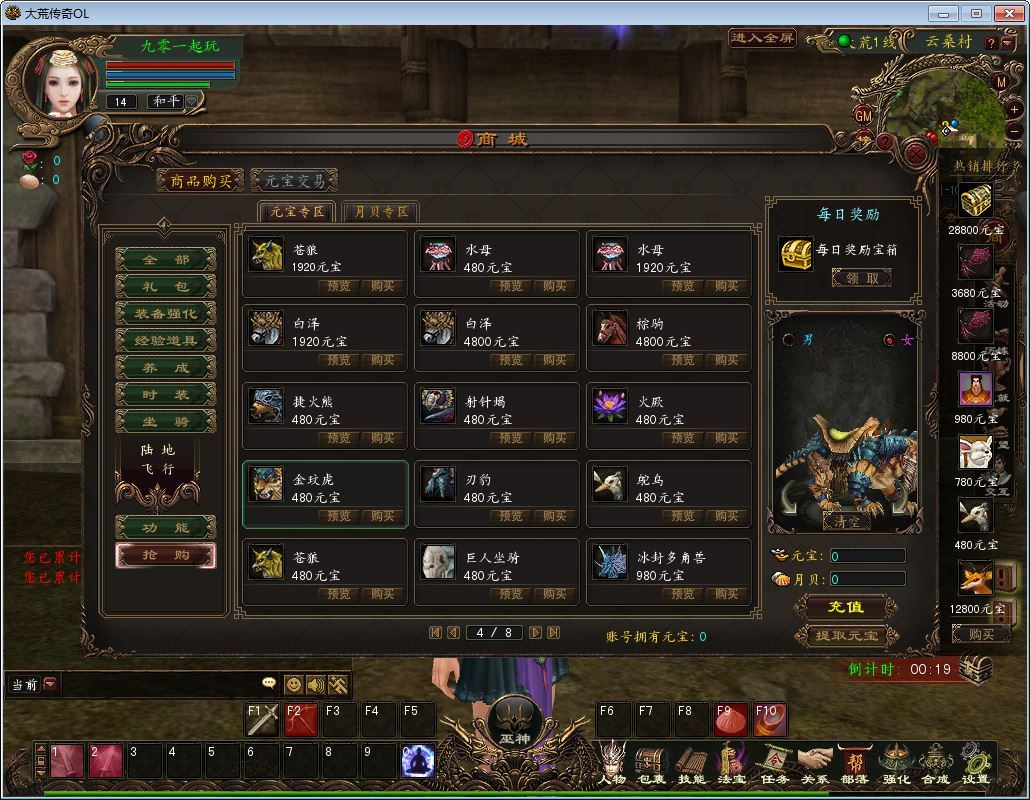
Task: Close the 商城 shop window
Action: tap(915, 153)
